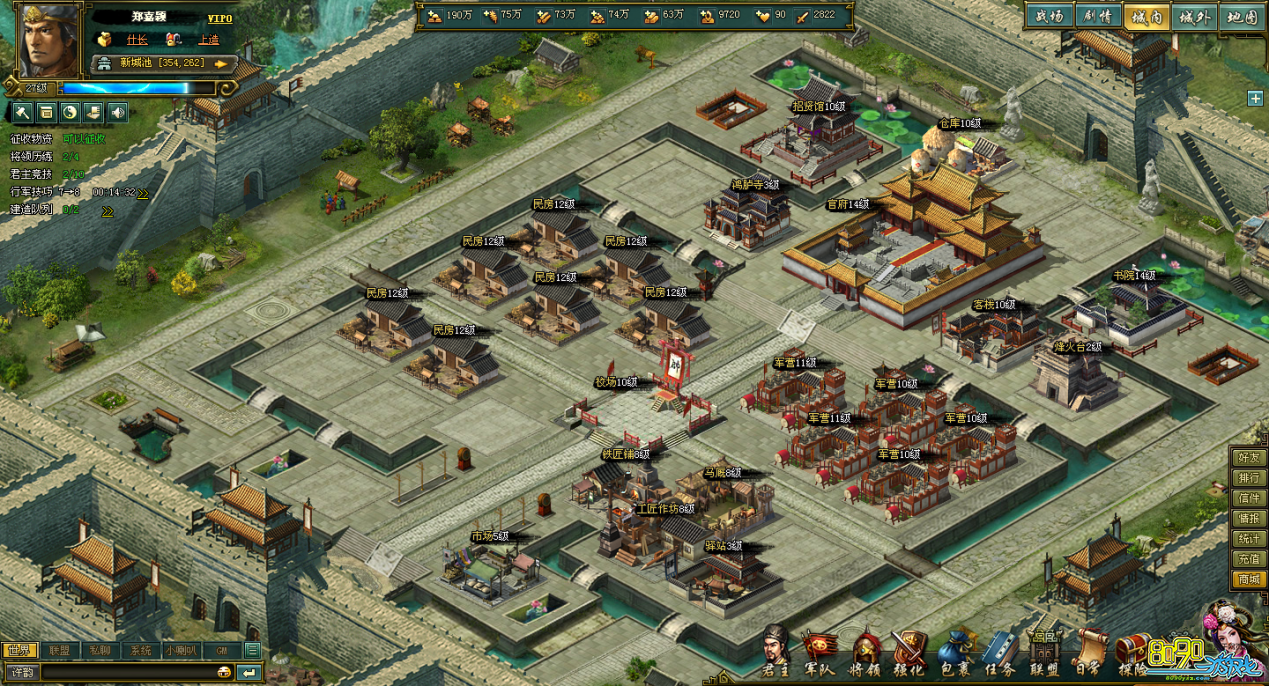Open the 日常 (daily) scroll
The height and width of the screenshot is (686, 1269).
pos(1088,652)
